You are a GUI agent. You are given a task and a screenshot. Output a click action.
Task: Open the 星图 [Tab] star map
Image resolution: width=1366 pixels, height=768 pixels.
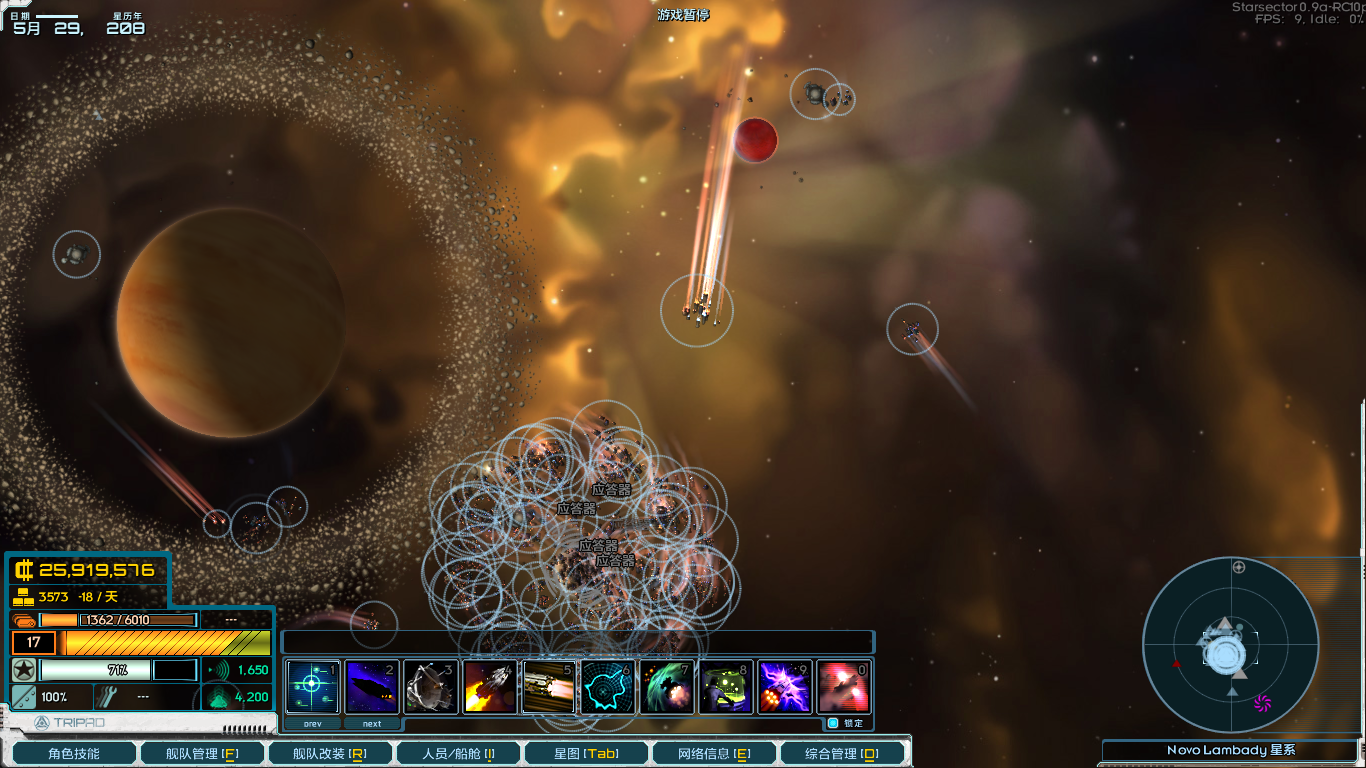[585, 752]
